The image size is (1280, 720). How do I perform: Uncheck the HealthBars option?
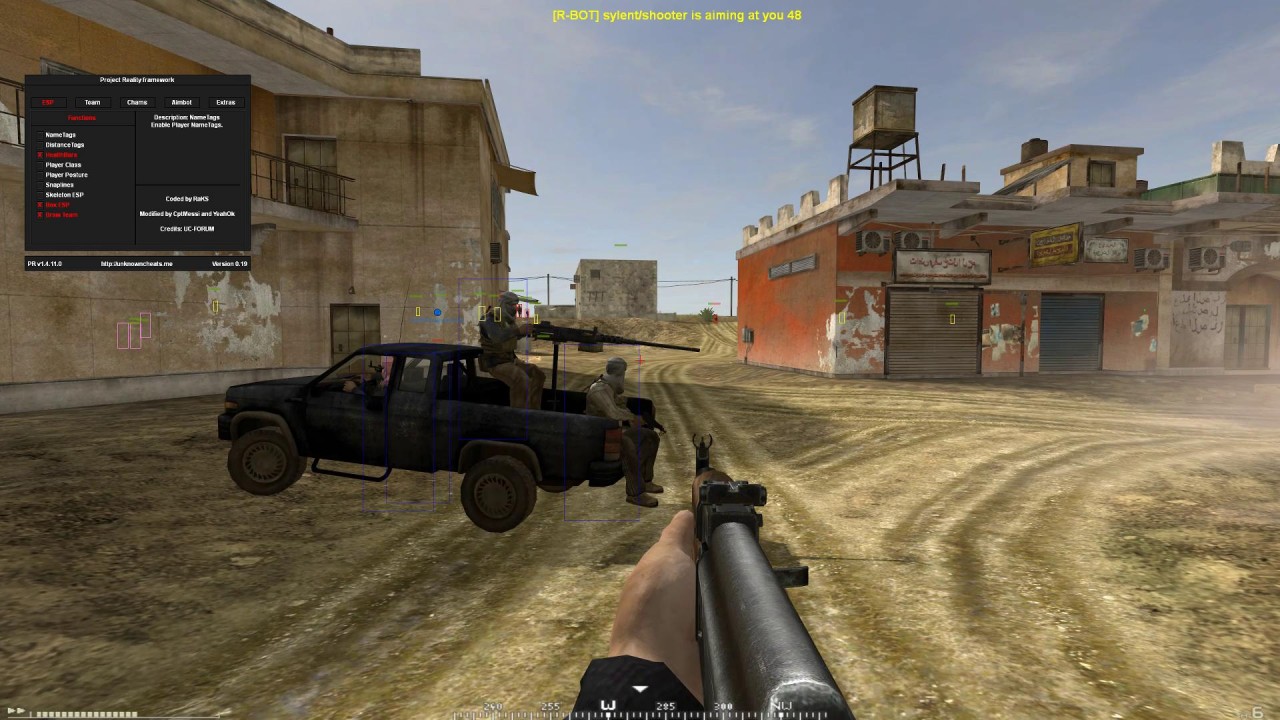click(x=41, y=155)
